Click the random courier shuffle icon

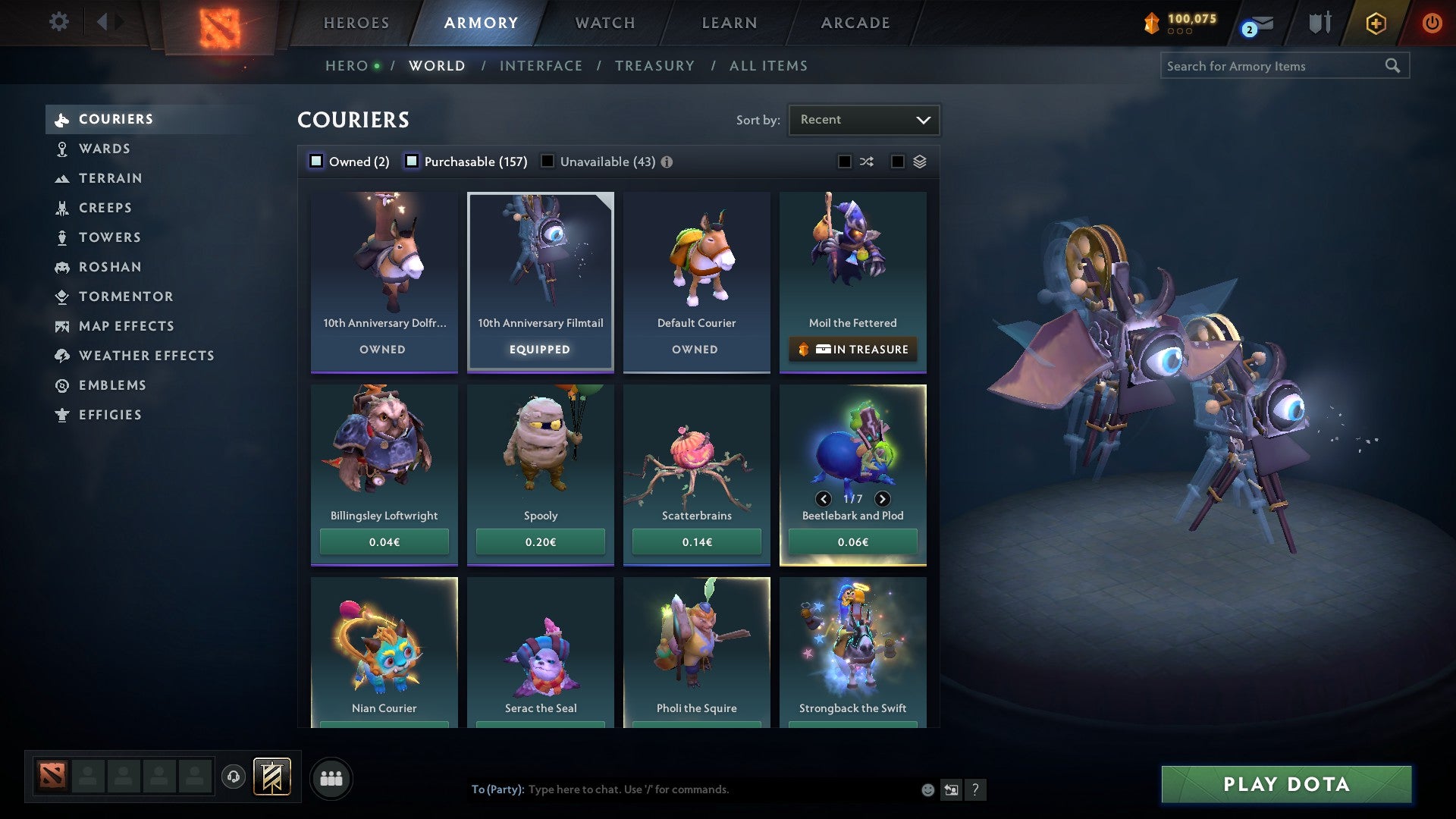coord(867,161)
